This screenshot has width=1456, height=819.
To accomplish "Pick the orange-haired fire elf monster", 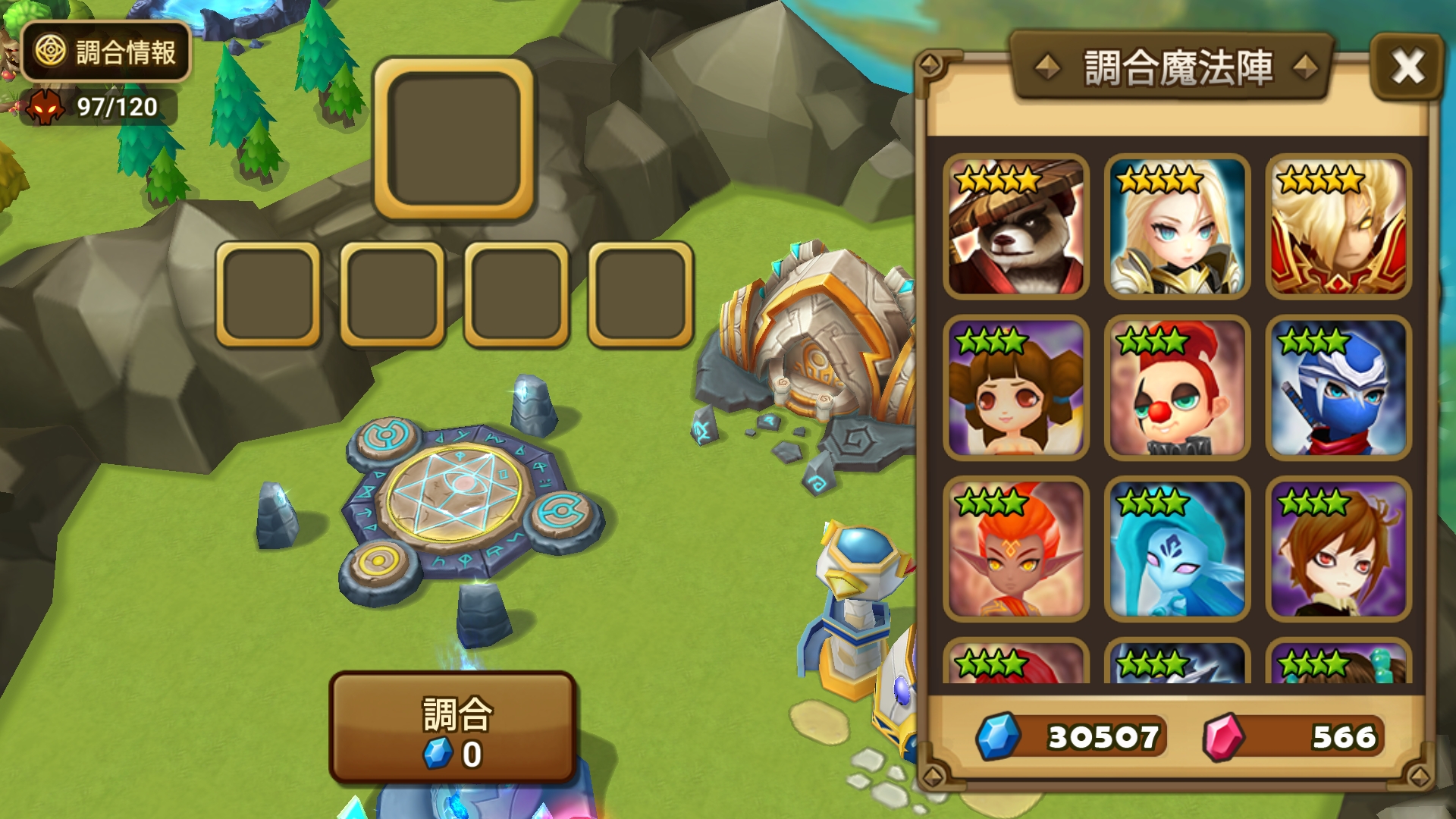I will coord(1016,550).
